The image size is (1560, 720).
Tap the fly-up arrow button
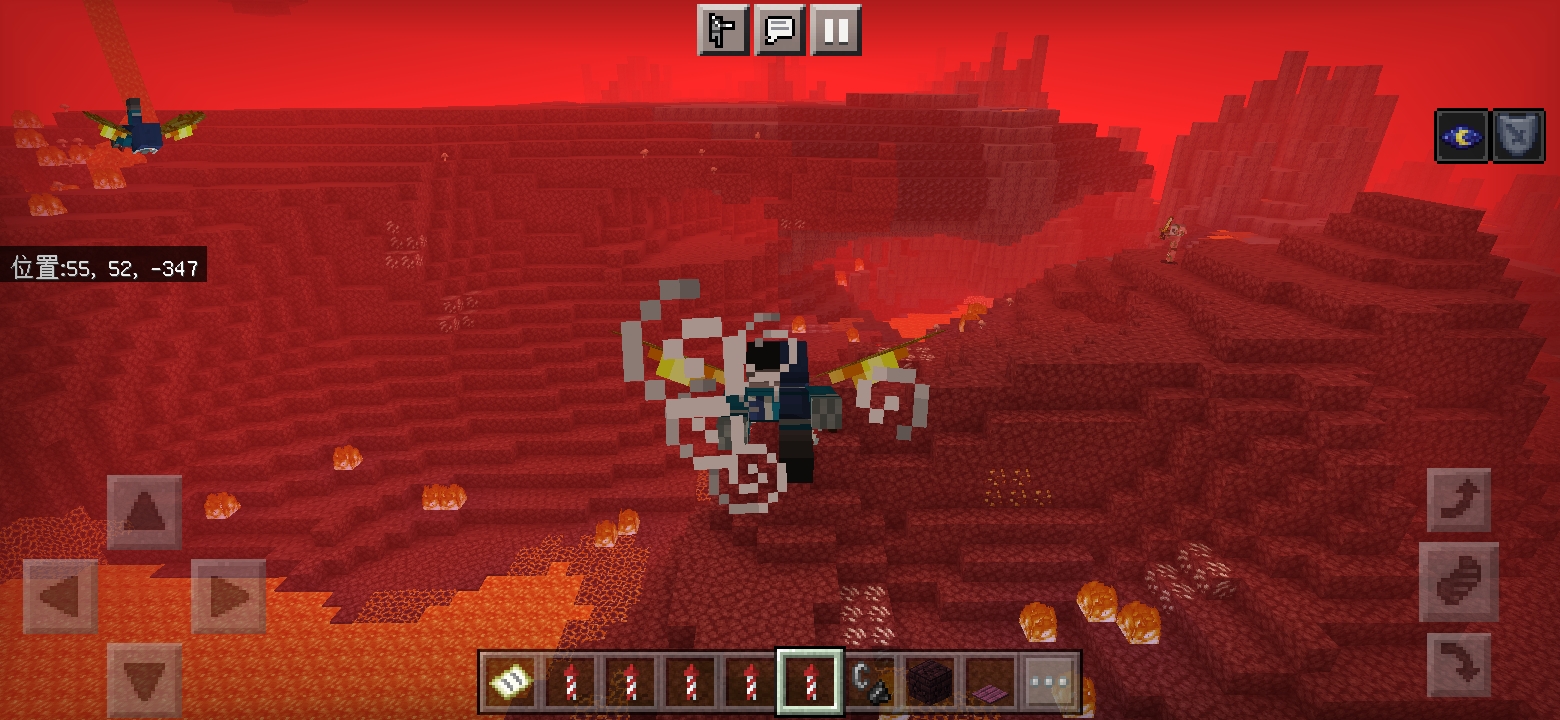[x=1459, y=500]
